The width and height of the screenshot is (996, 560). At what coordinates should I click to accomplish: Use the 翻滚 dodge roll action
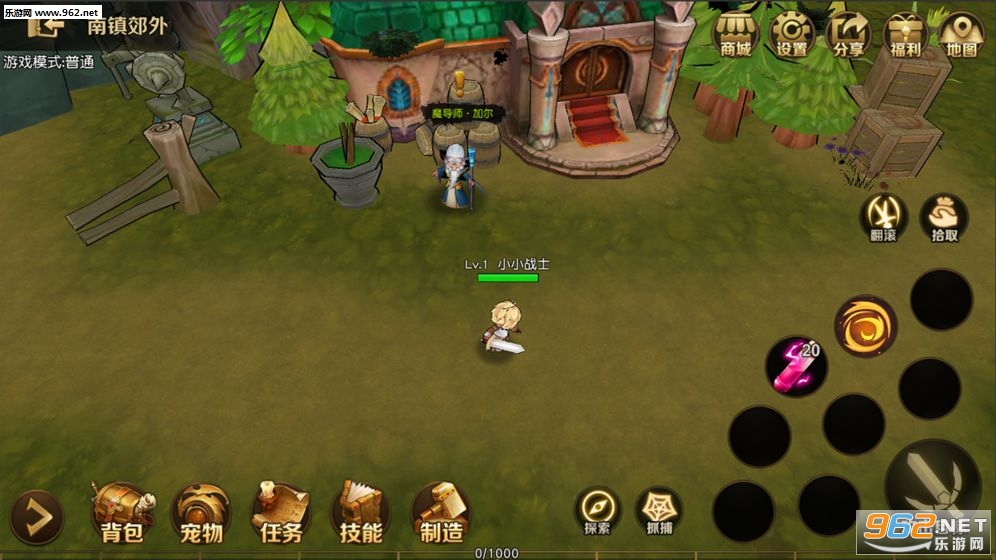tap(884, 217)
